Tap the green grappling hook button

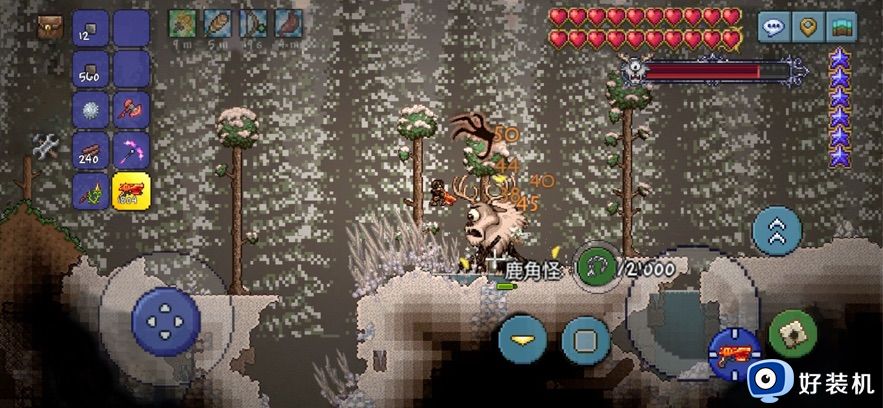[597, 268]
